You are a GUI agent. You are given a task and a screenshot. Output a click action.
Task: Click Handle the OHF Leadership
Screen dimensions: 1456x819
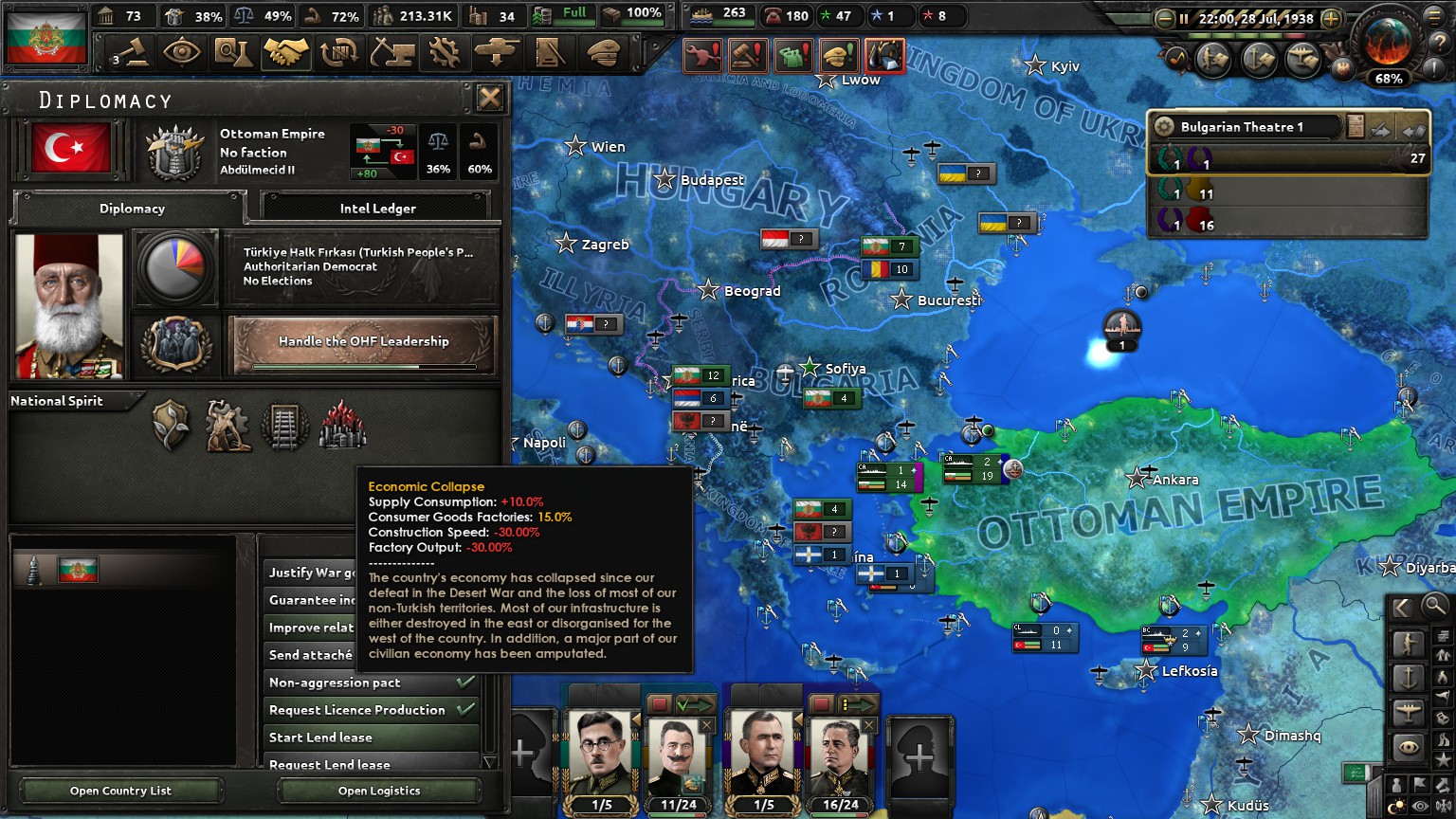pos(362,342)
